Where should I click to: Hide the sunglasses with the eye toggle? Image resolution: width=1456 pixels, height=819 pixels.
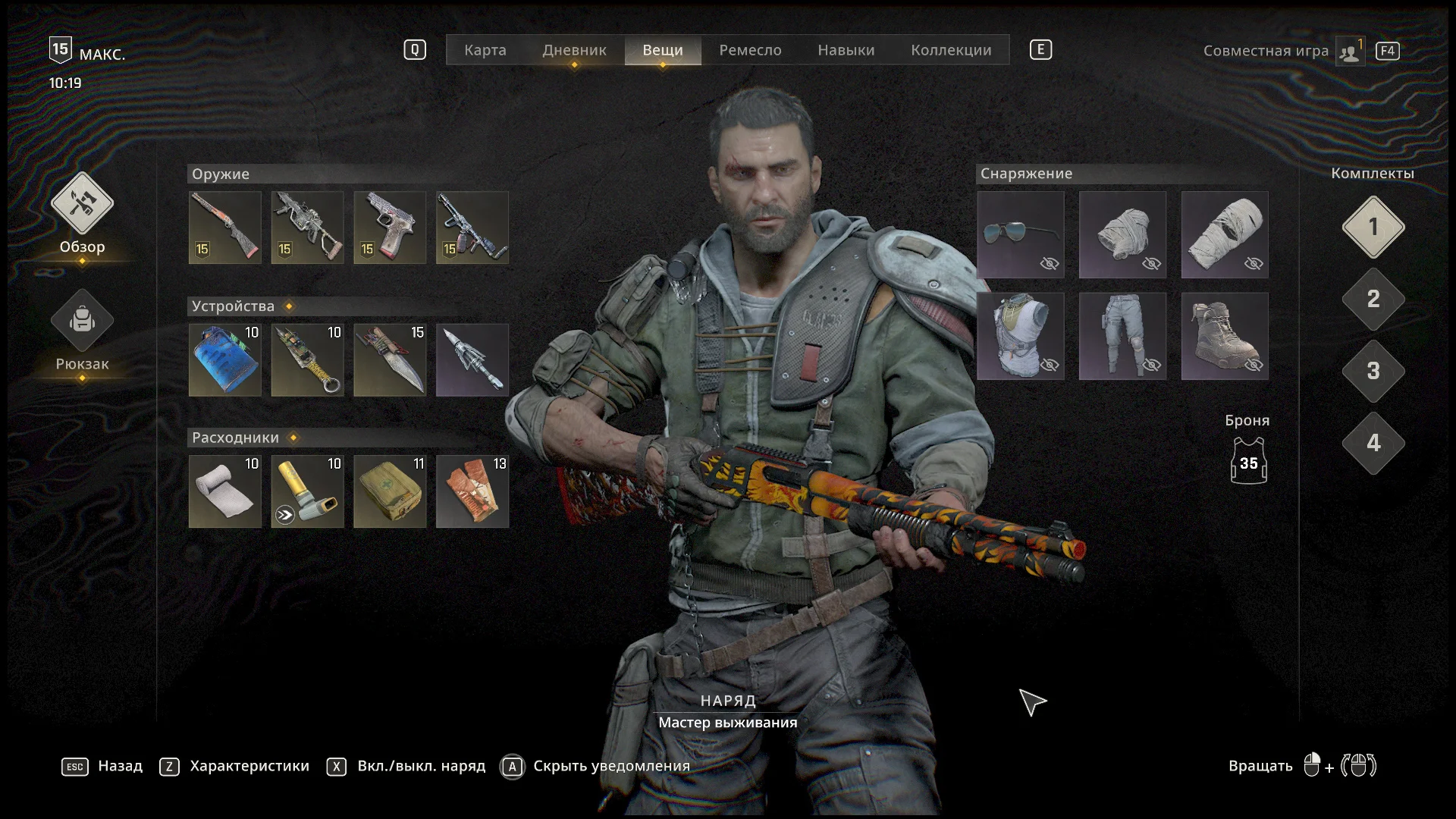tap(1049, 263)
